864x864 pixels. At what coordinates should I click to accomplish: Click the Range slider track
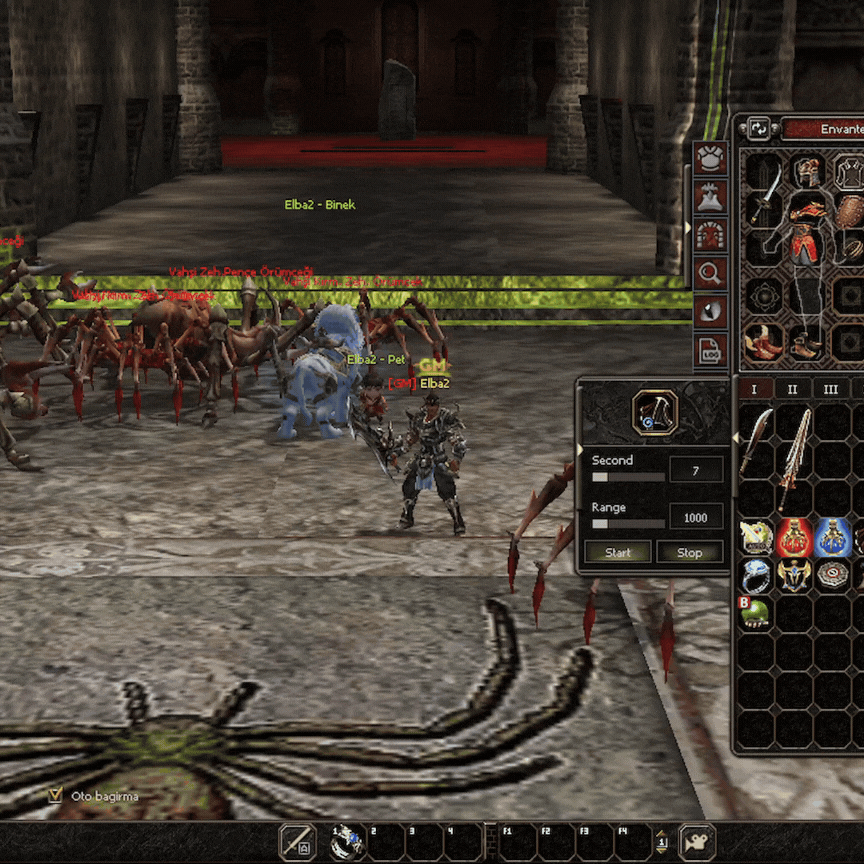click(628, 523)
